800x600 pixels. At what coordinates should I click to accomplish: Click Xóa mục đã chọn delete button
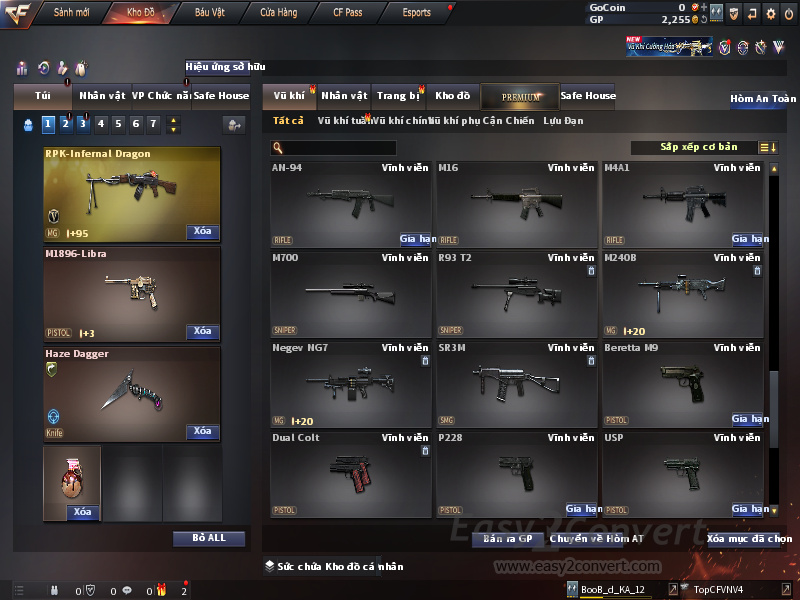click(749, 539)
